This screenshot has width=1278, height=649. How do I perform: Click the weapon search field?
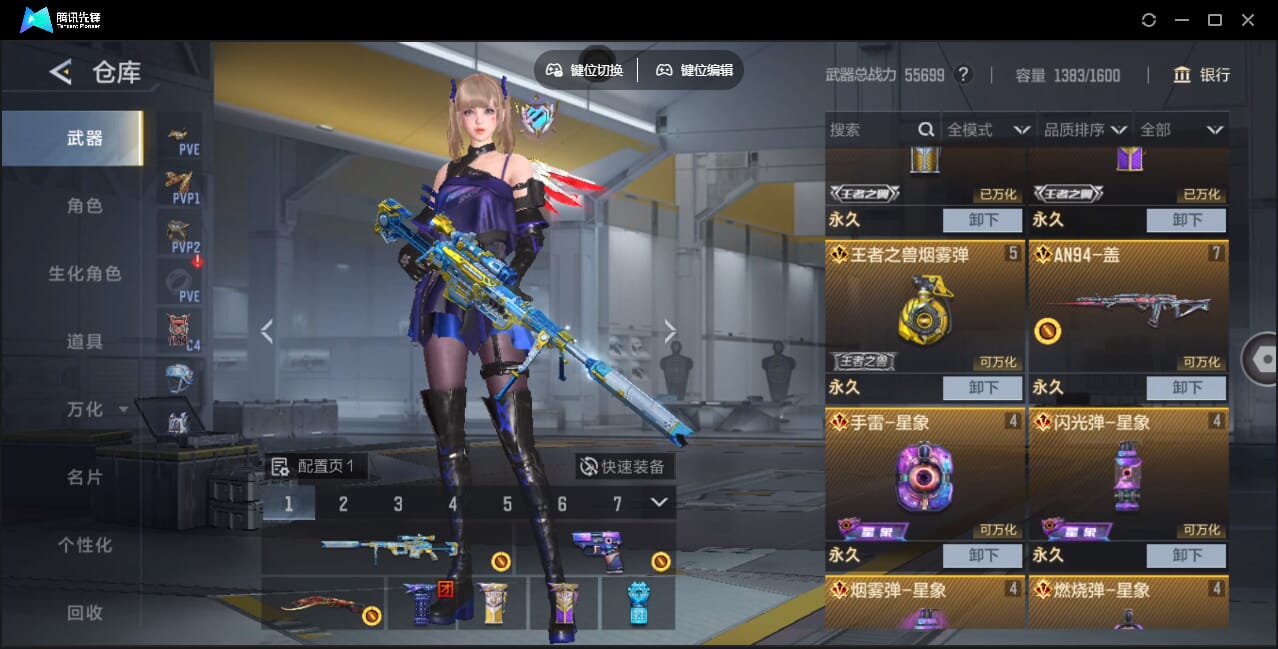click(x=870, y=130)
